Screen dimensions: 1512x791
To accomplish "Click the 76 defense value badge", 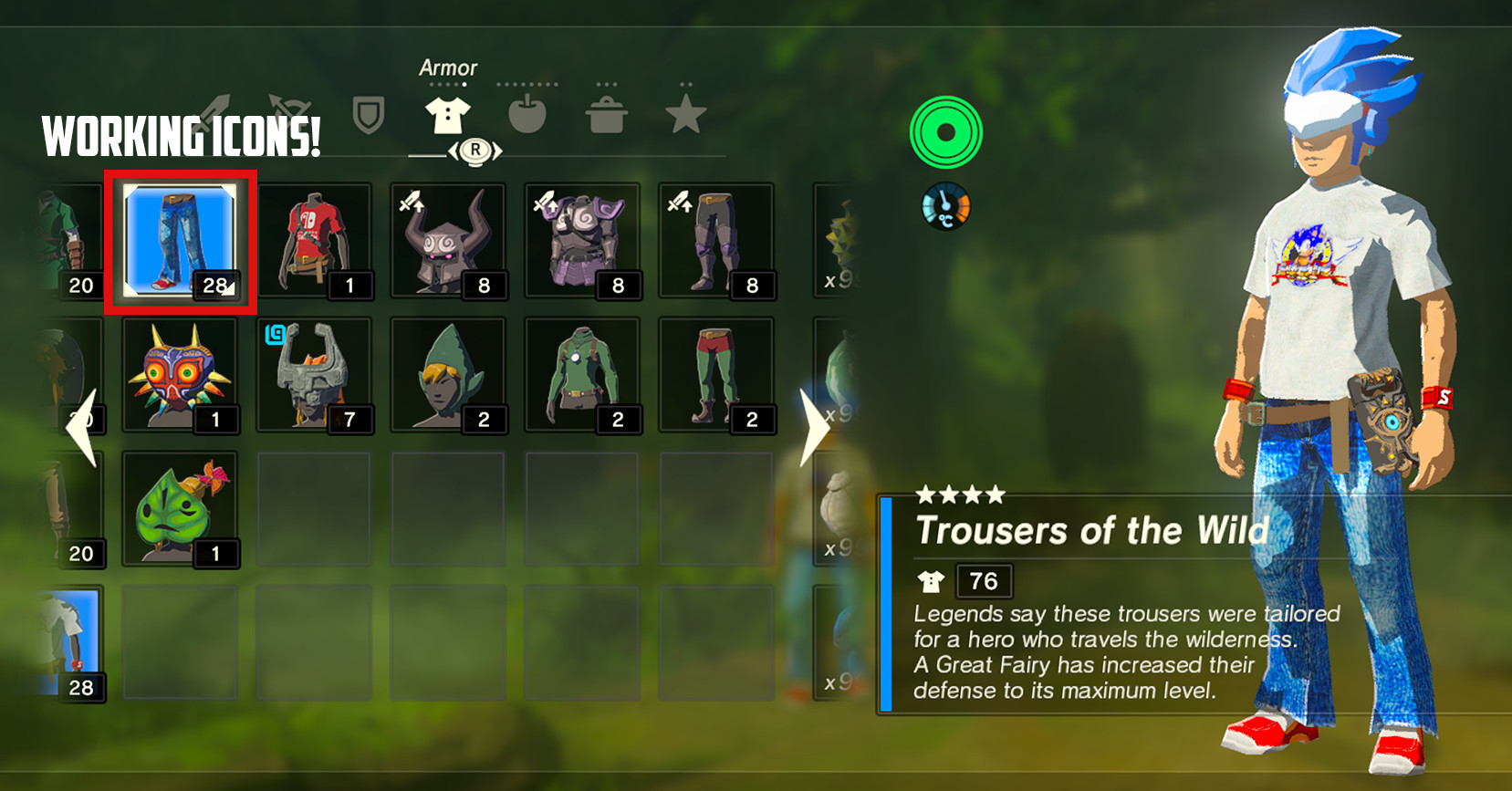I will coord(984,581).
